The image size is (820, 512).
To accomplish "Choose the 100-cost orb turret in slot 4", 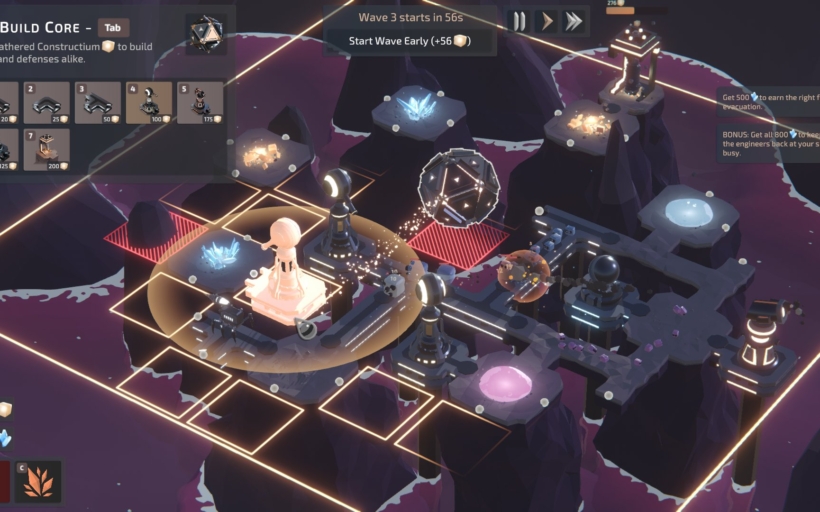I will coord(148,103).
